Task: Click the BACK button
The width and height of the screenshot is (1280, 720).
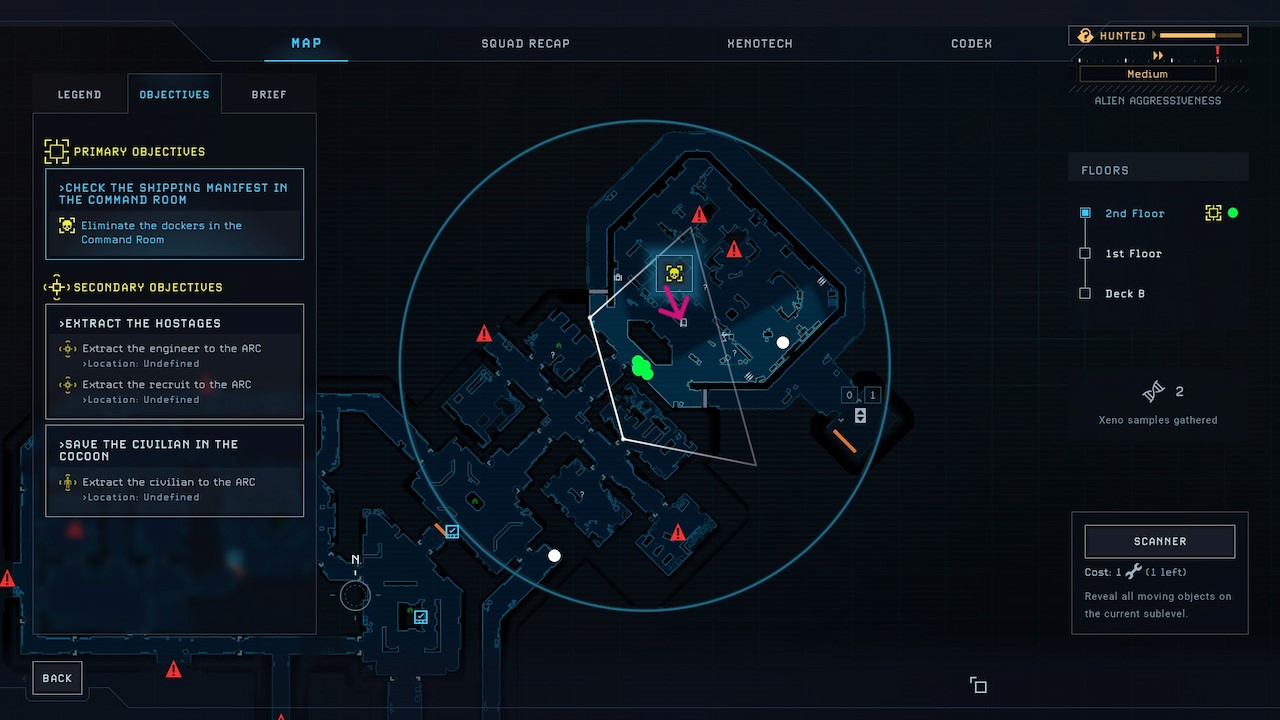Action: [x=57, y=677]
